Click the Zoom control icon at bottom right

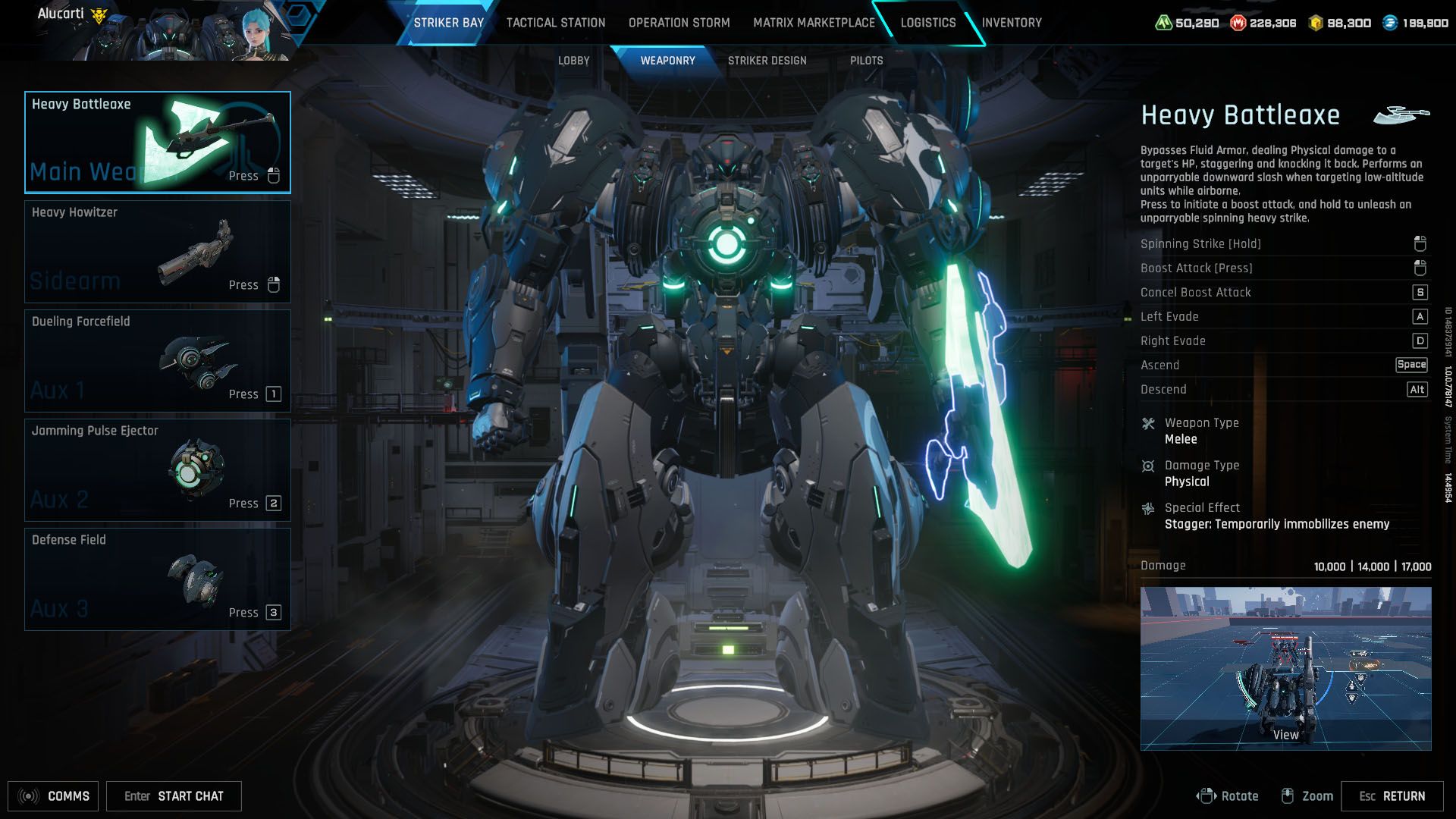tap(1288, 795)
